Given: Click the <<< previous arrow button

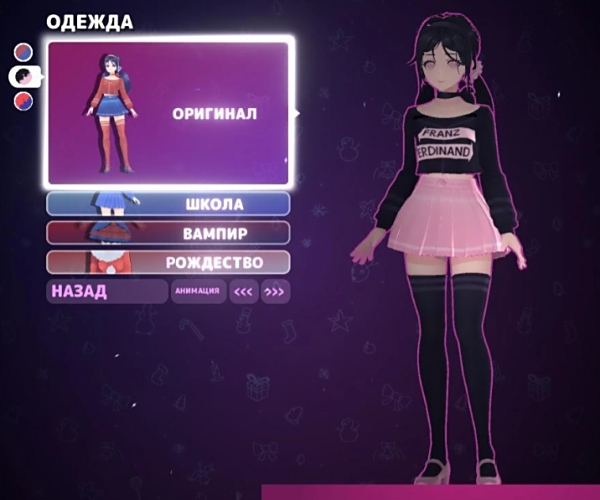Looking at the screenshot, I should [243, 292].
